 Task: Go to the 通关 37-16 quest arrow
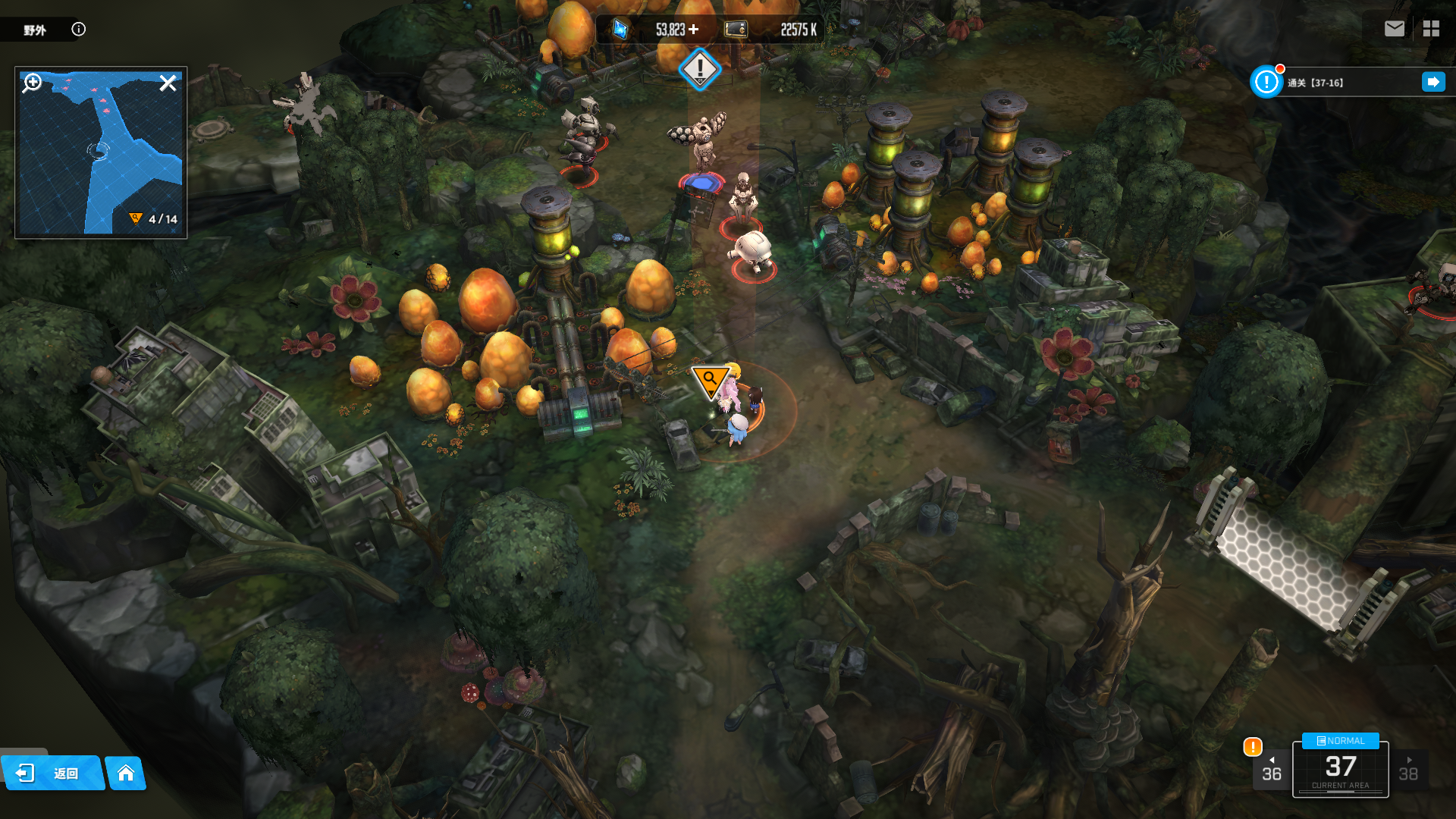click(x=1432, y=82)
